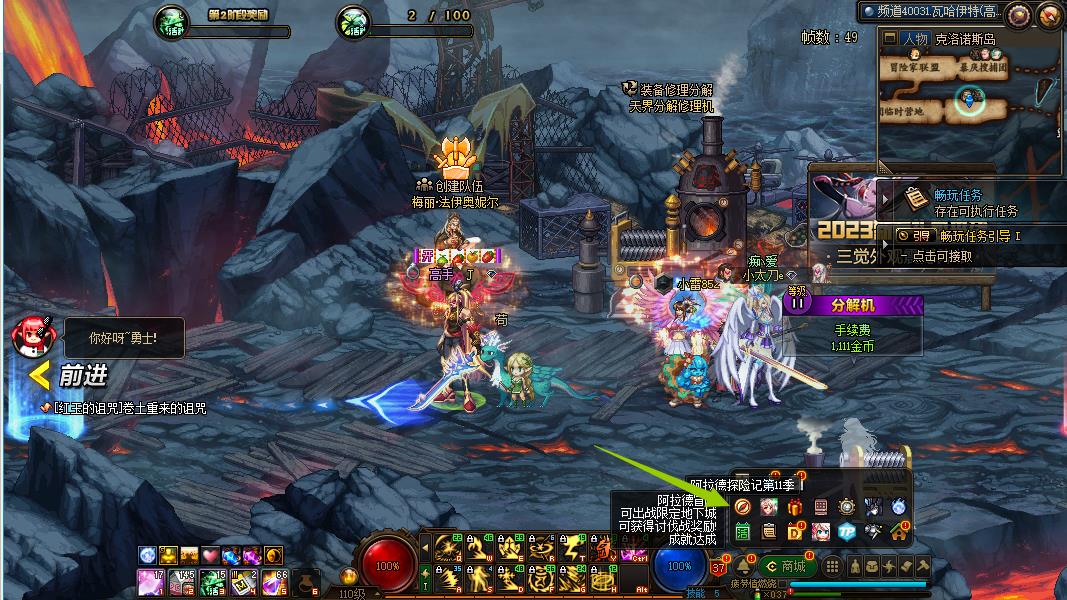The width and height of the screenshot is (1067, 600).
Task: Click the skill bar left arrow toggle
Action: [424, 546]
